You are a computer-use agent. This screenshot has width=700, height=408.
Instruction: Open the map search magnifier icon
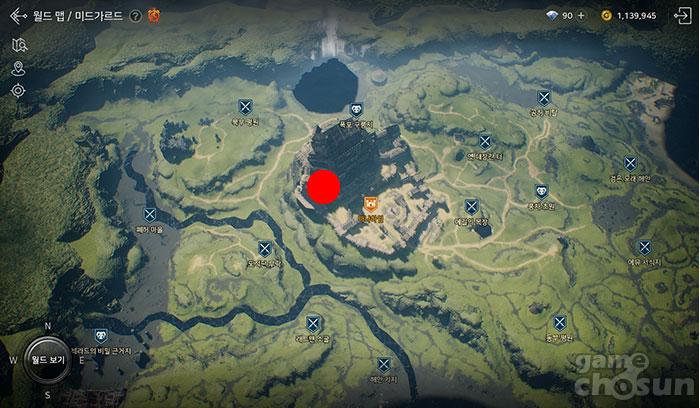coord(18,45)
